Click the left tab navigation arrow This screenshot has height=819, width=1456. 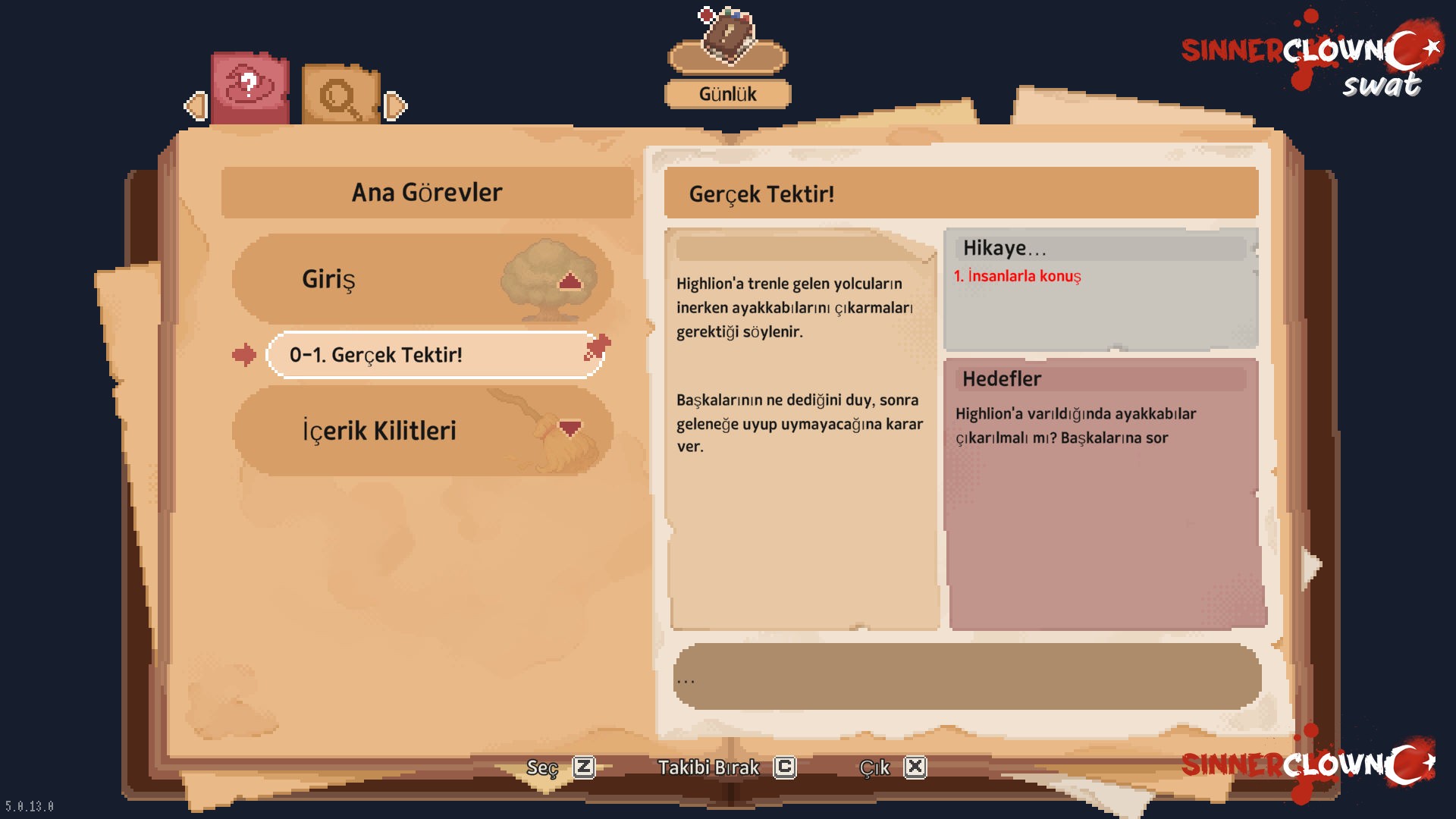pos(196,105)
